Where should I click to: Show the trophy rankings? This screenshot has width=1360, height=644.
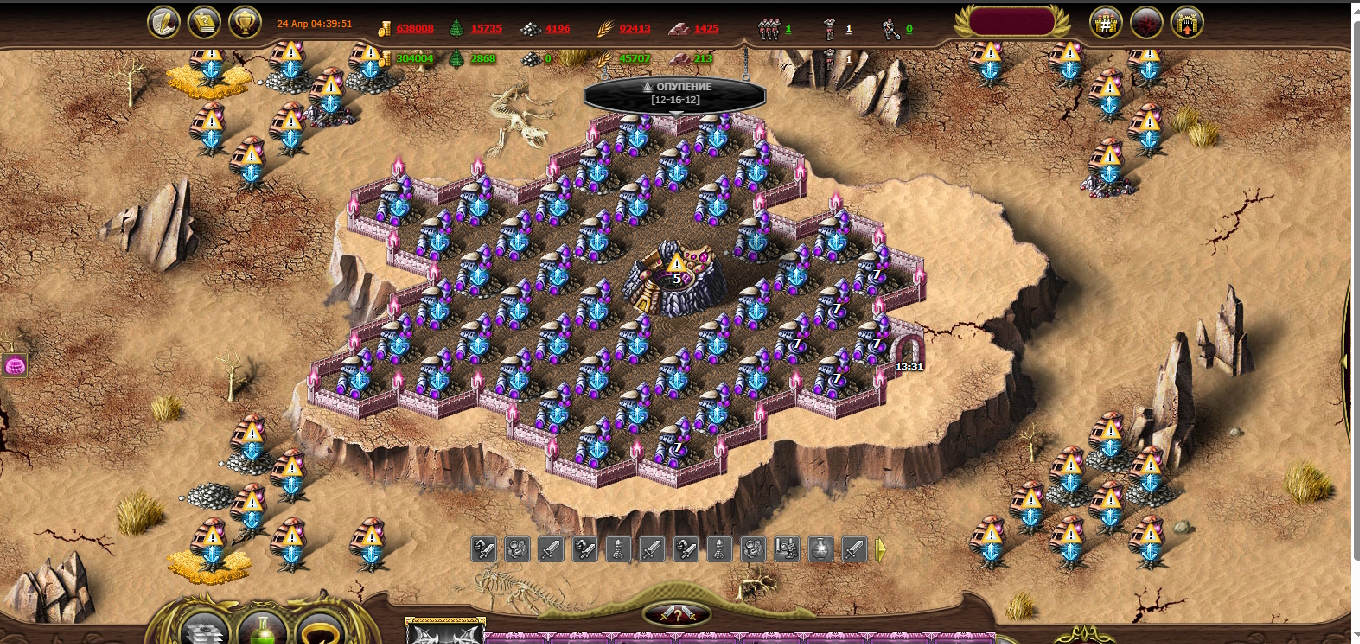(x=245, y=22)
